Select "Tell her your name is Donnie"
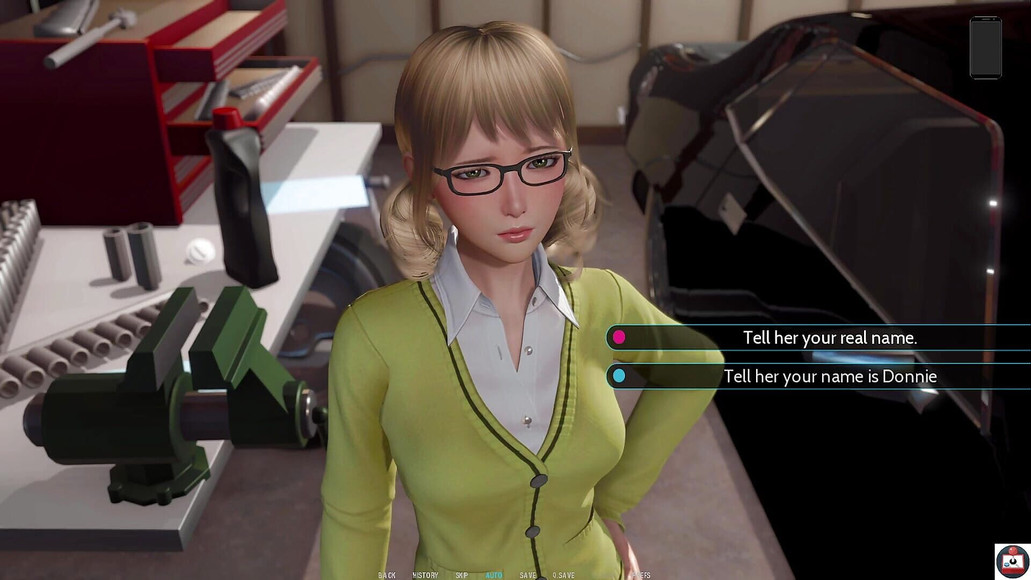The height and width of the screenshot is (580, 1031). 829,377
